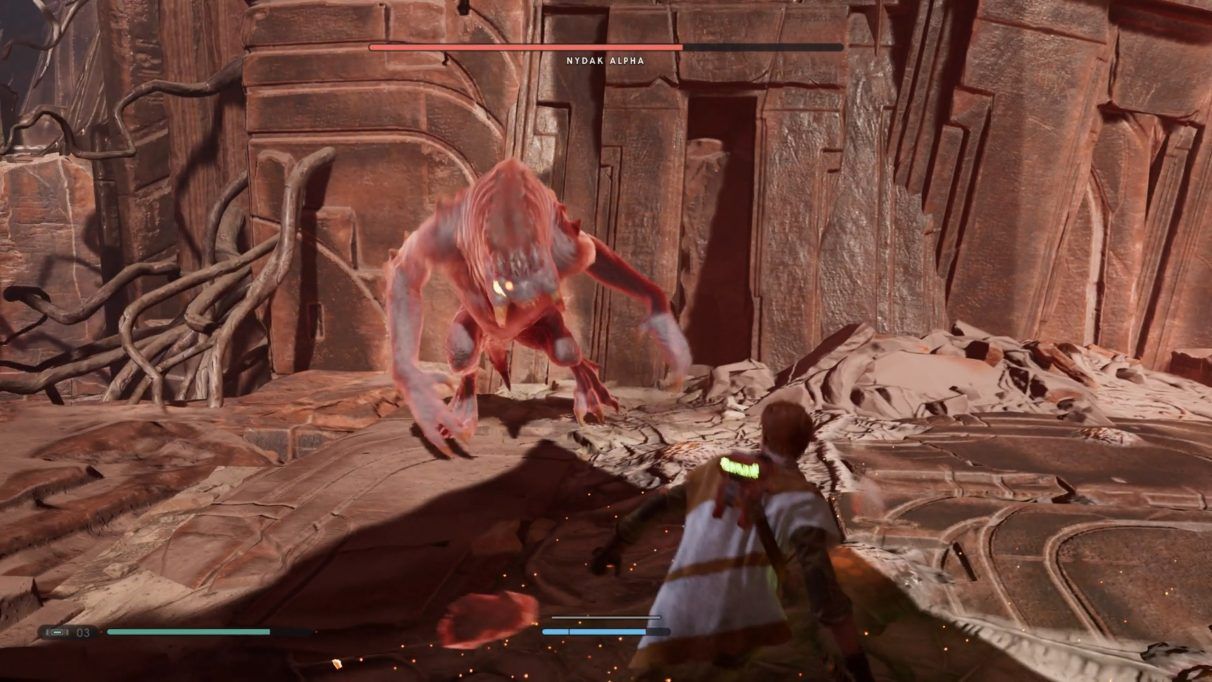Select the stim canister icon
The width and height of the screenshot is (1212, 682).
58,632
